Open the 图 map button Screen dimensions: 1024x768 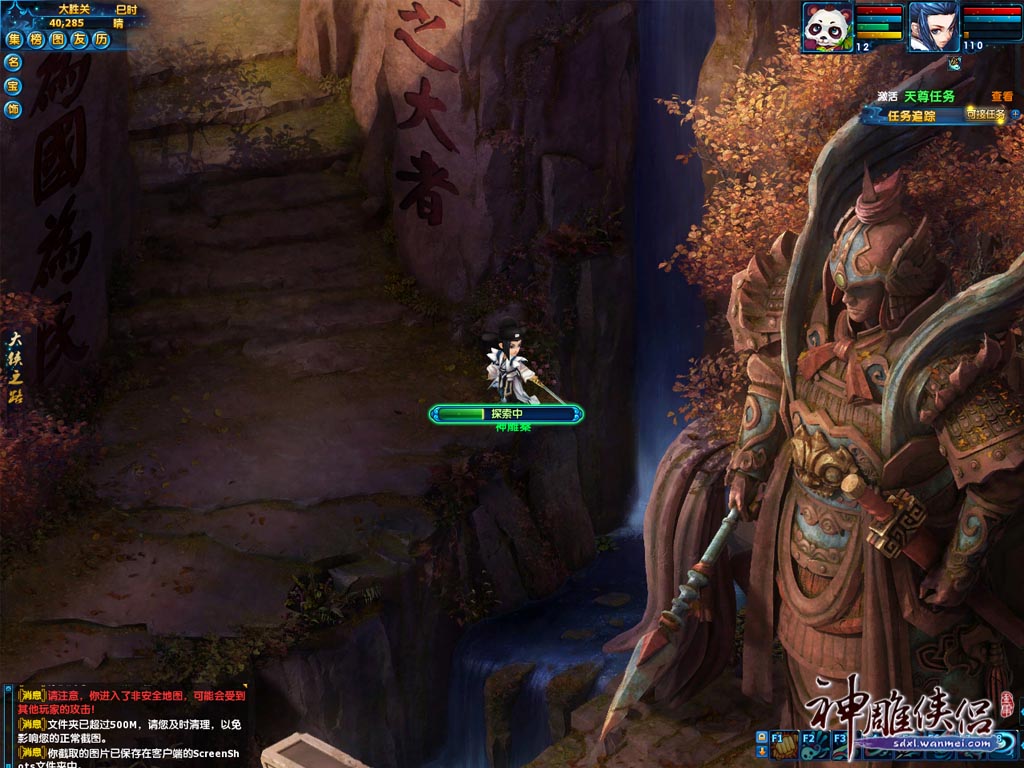57,40
